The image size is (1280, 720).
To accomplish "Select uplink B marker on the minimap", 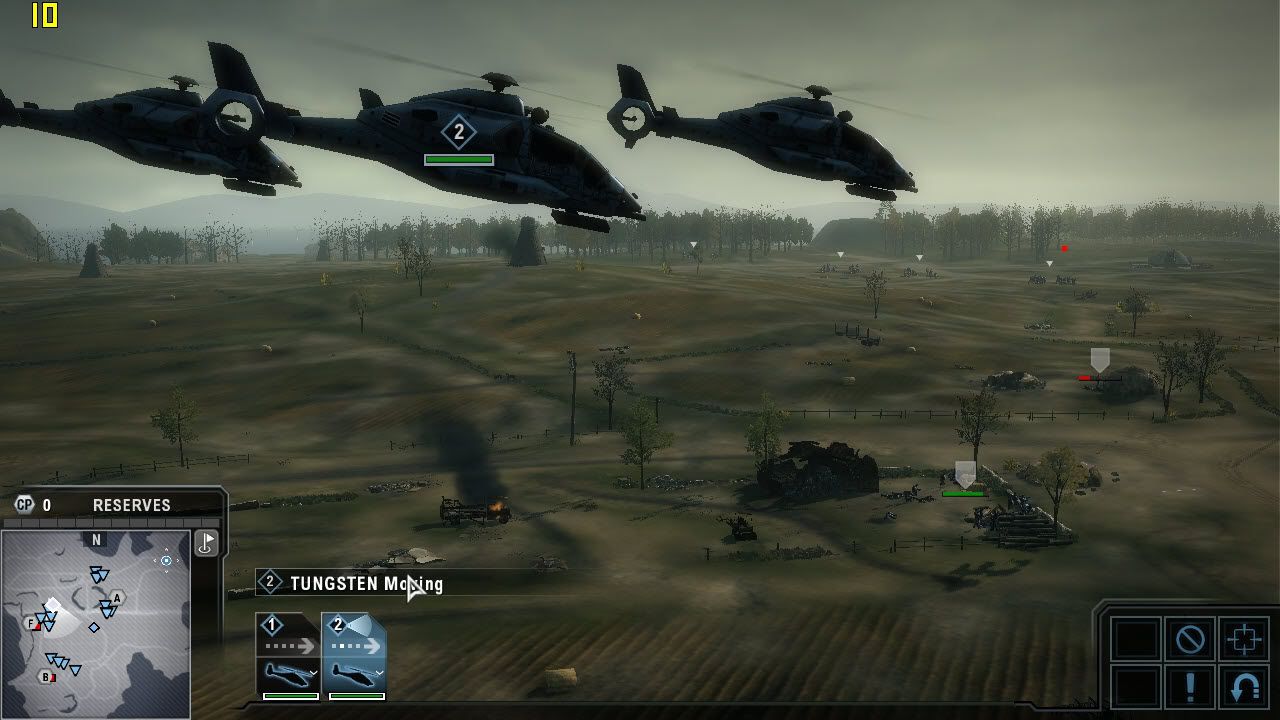I will [46, 677].
